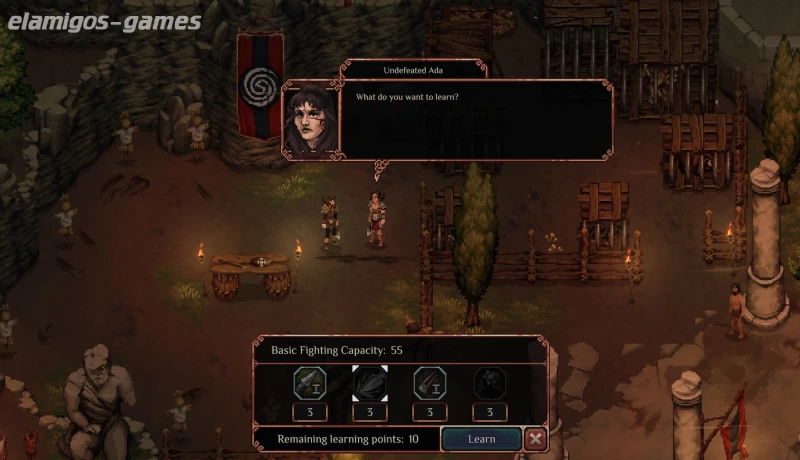The image size is (800, 460).
Task: Select the spearhead skill icon
Action: pos(309,384)
